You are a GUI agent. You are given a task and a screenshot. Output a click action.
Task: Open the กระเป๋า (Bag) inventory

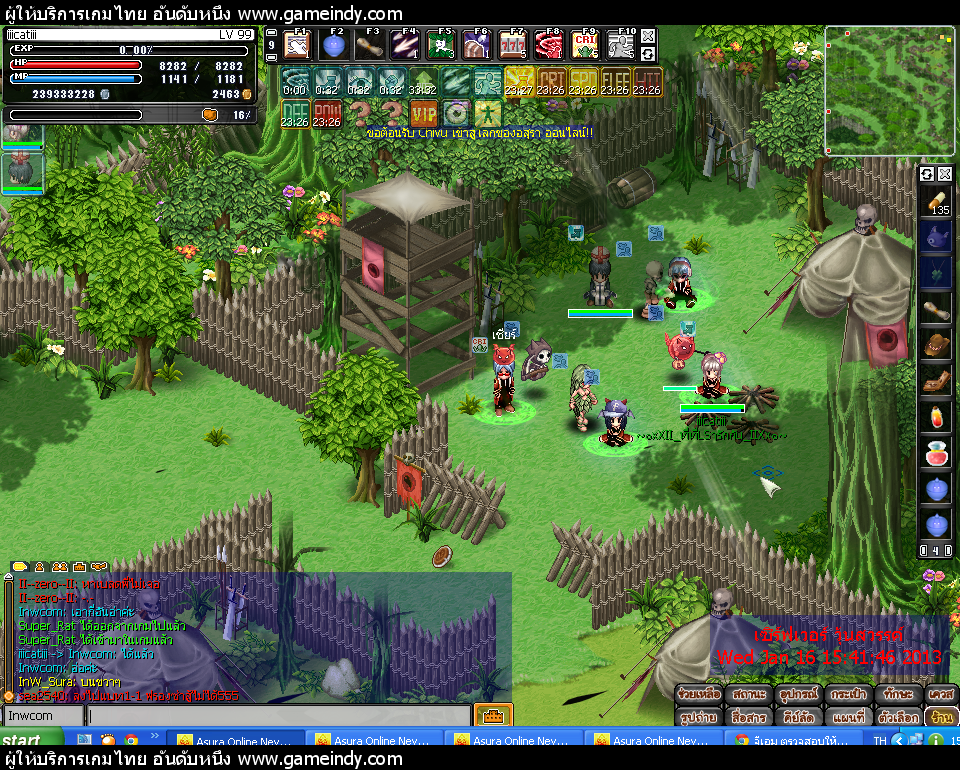tap(849, 693)
